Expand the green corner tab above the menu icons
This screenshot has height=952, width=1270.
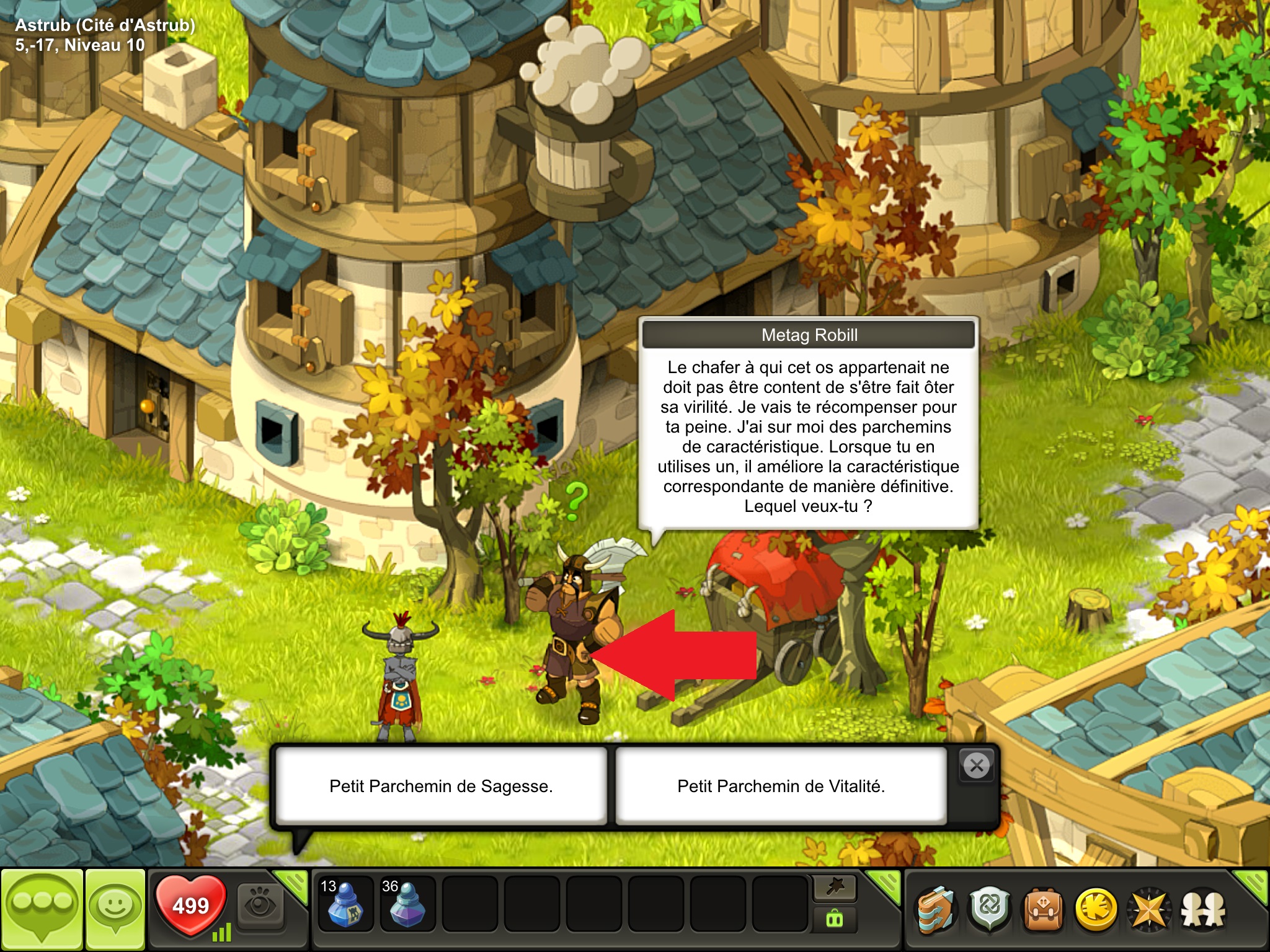click(x=1253, y=884)
